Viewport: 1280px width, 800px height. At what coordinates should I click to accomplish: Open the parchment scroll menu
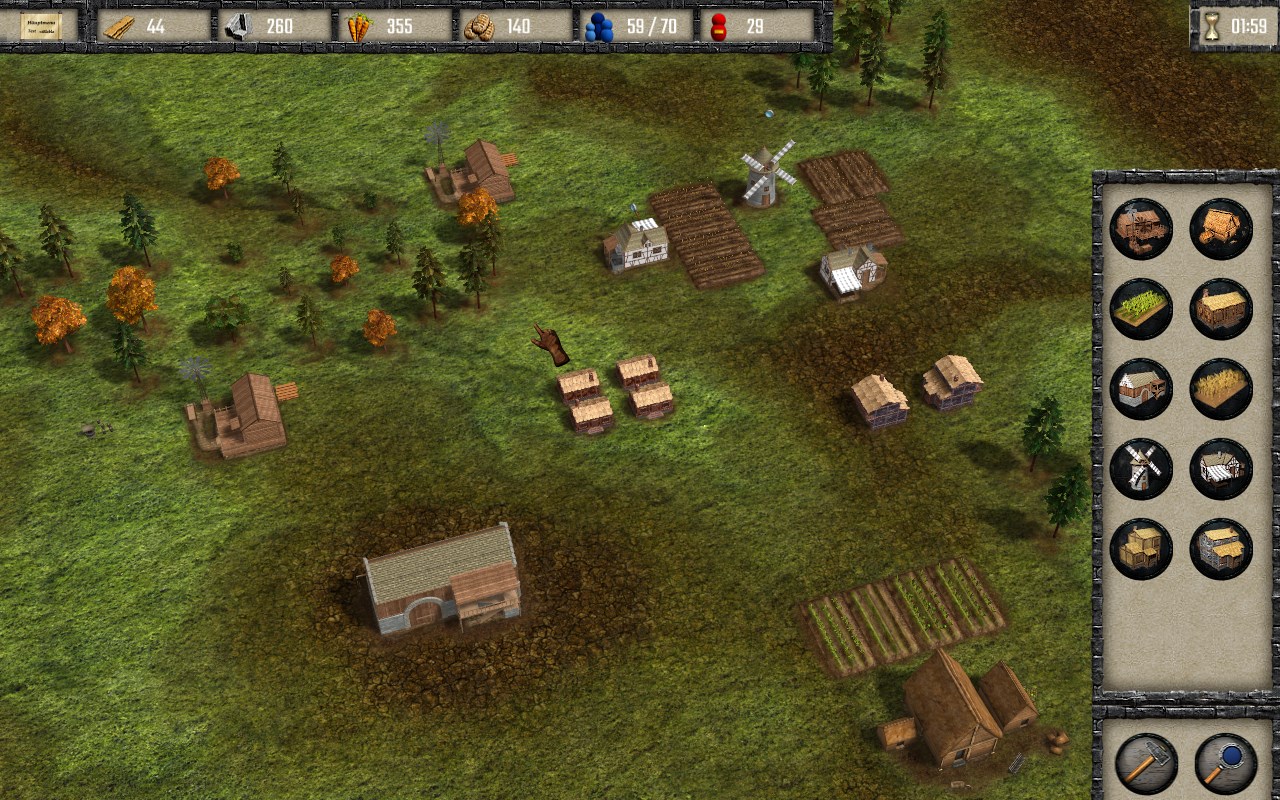point(41,26)
